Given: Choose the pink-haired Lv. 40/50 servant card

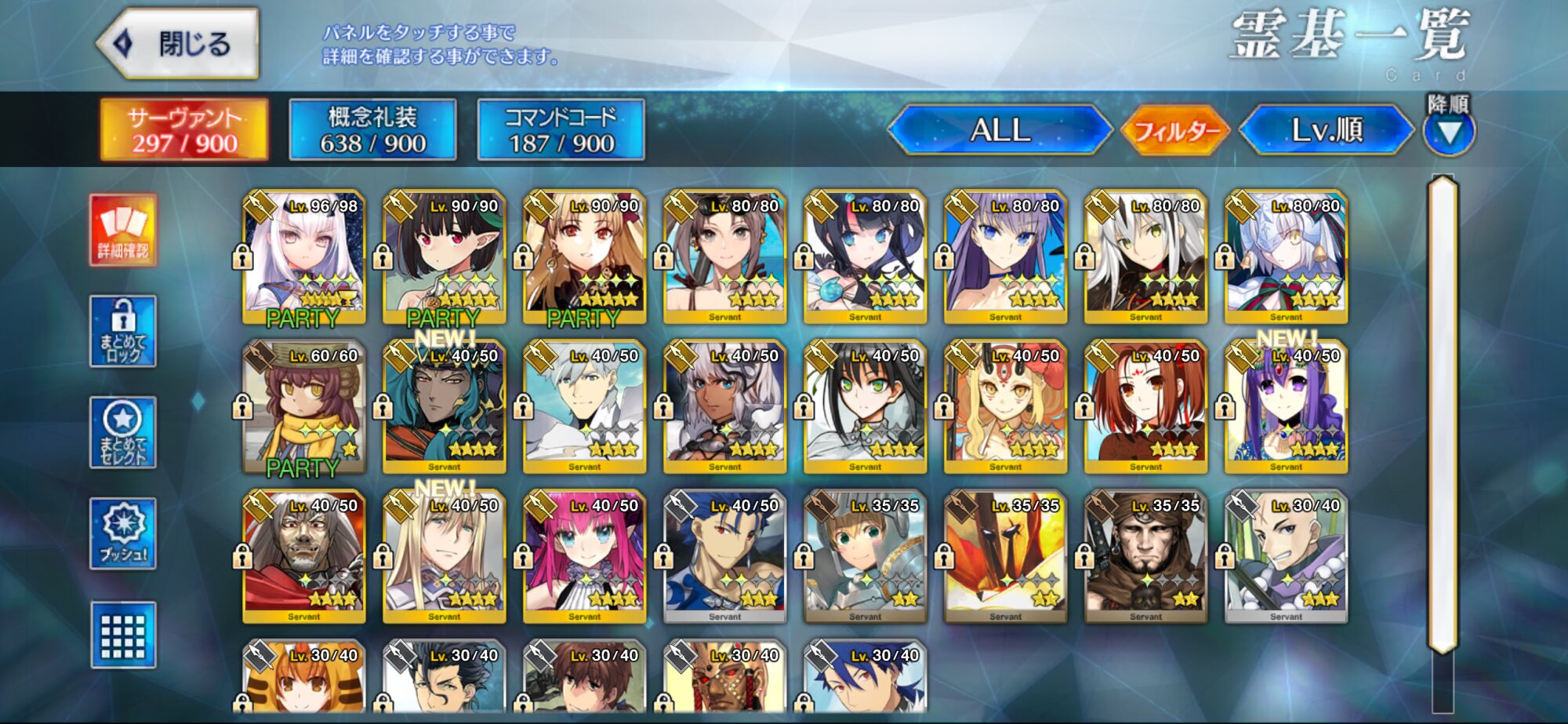Looking at the screenshot, I should [584, 556].
